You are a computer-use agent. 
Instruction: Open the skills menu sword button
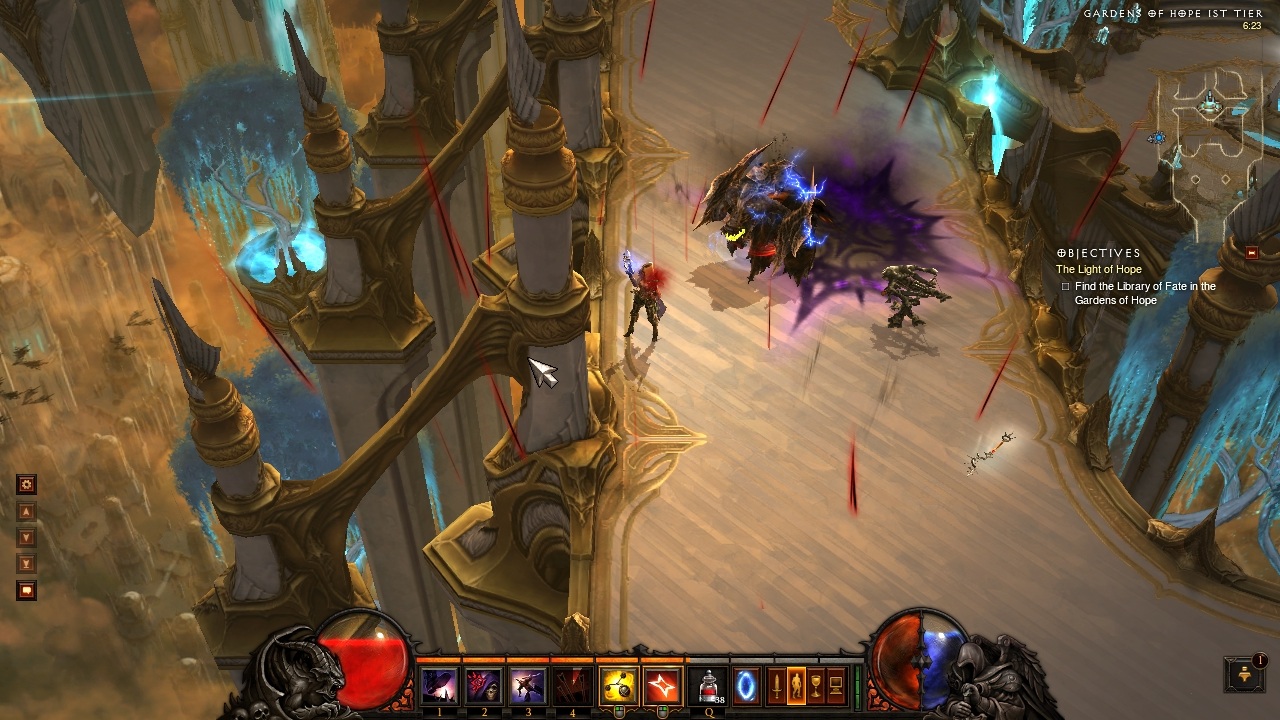776,686
